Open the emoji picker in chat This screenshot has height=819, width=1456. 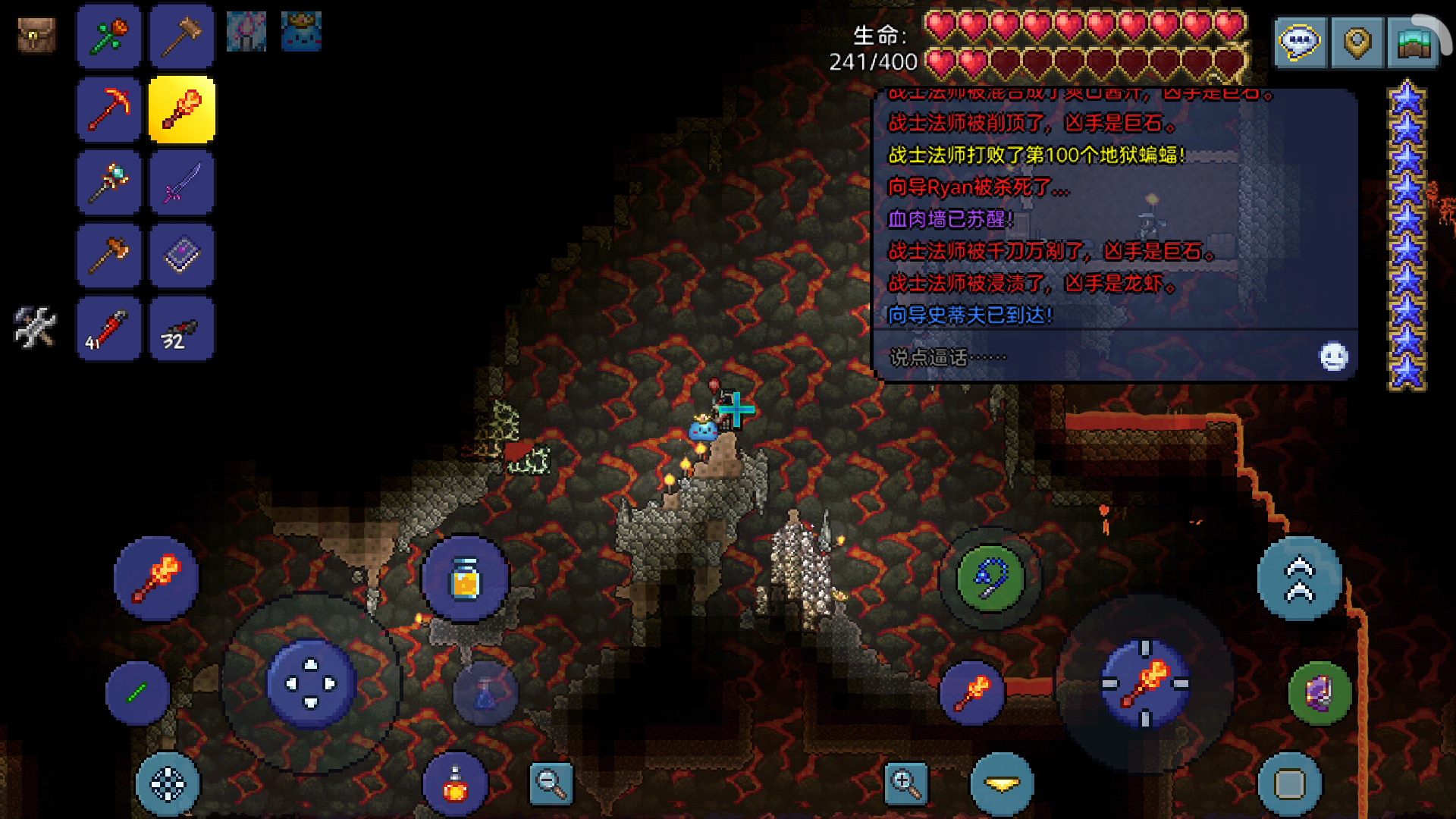[x=1333, y=356]
